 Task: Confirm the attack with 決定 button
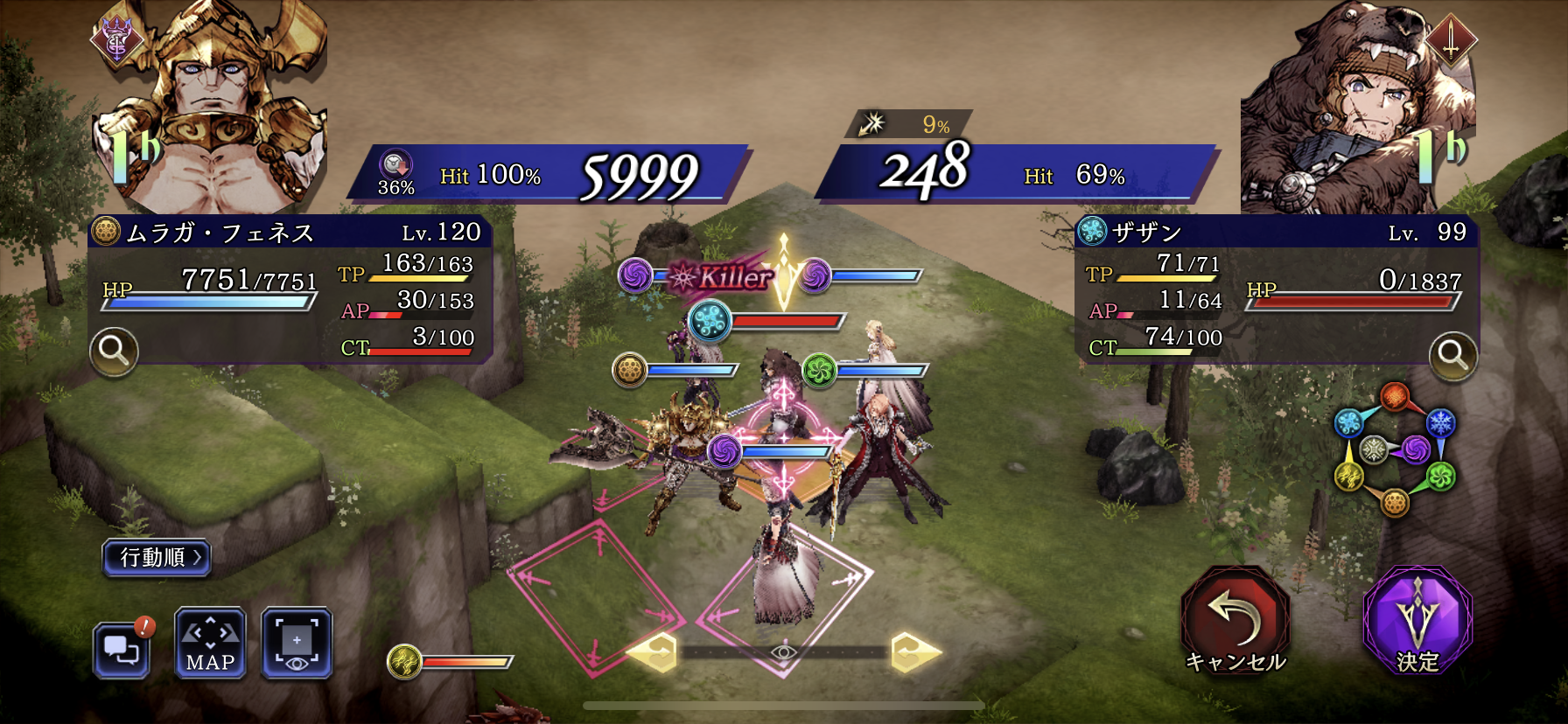pyautogui.click(x=1417, y=621)
